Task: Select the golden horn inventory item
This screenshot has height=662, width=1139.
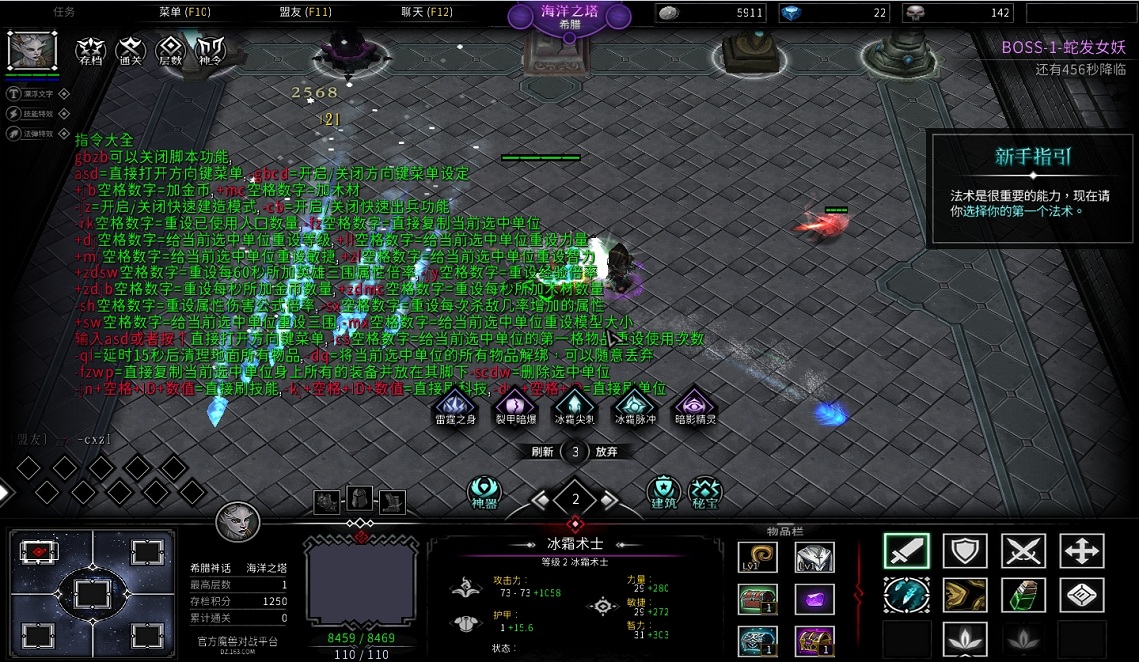Action: pos(757,557)
